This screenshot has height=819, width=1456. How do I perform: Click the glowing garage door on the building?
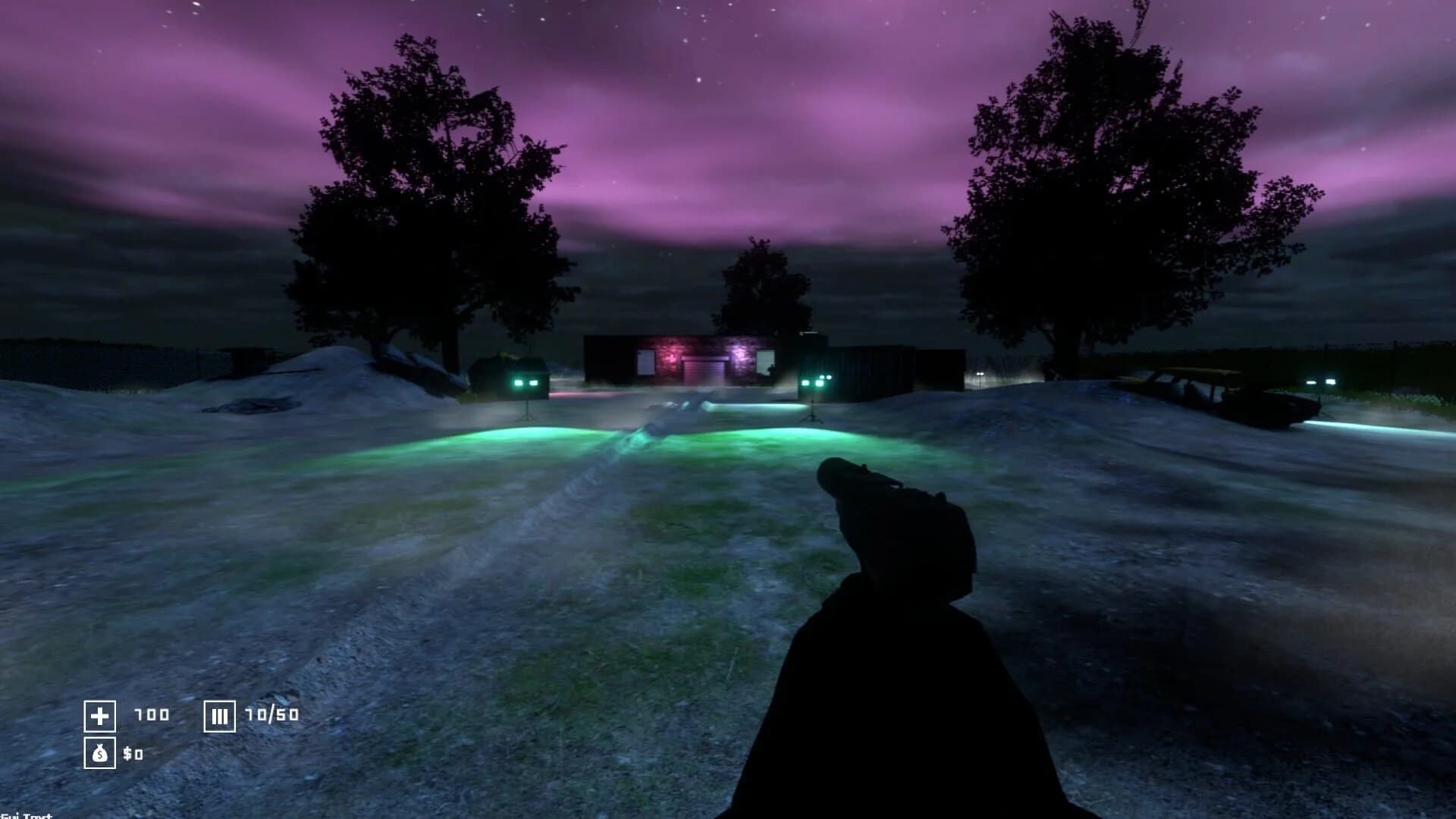(704, 369)
